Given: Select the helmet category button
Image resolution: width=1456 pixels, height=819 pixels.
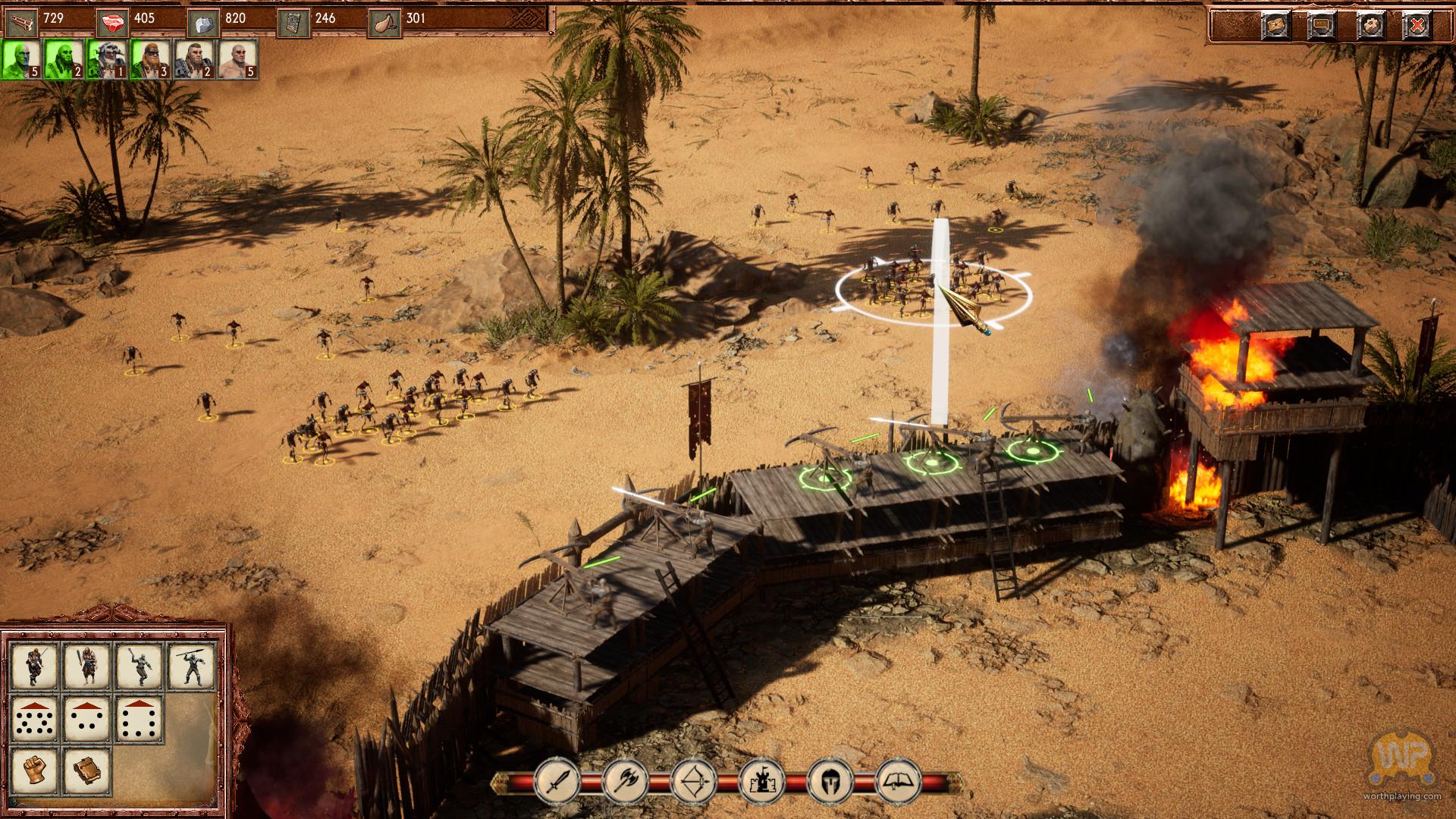Looking at the screenshot, I should click(x=830, y=780).
